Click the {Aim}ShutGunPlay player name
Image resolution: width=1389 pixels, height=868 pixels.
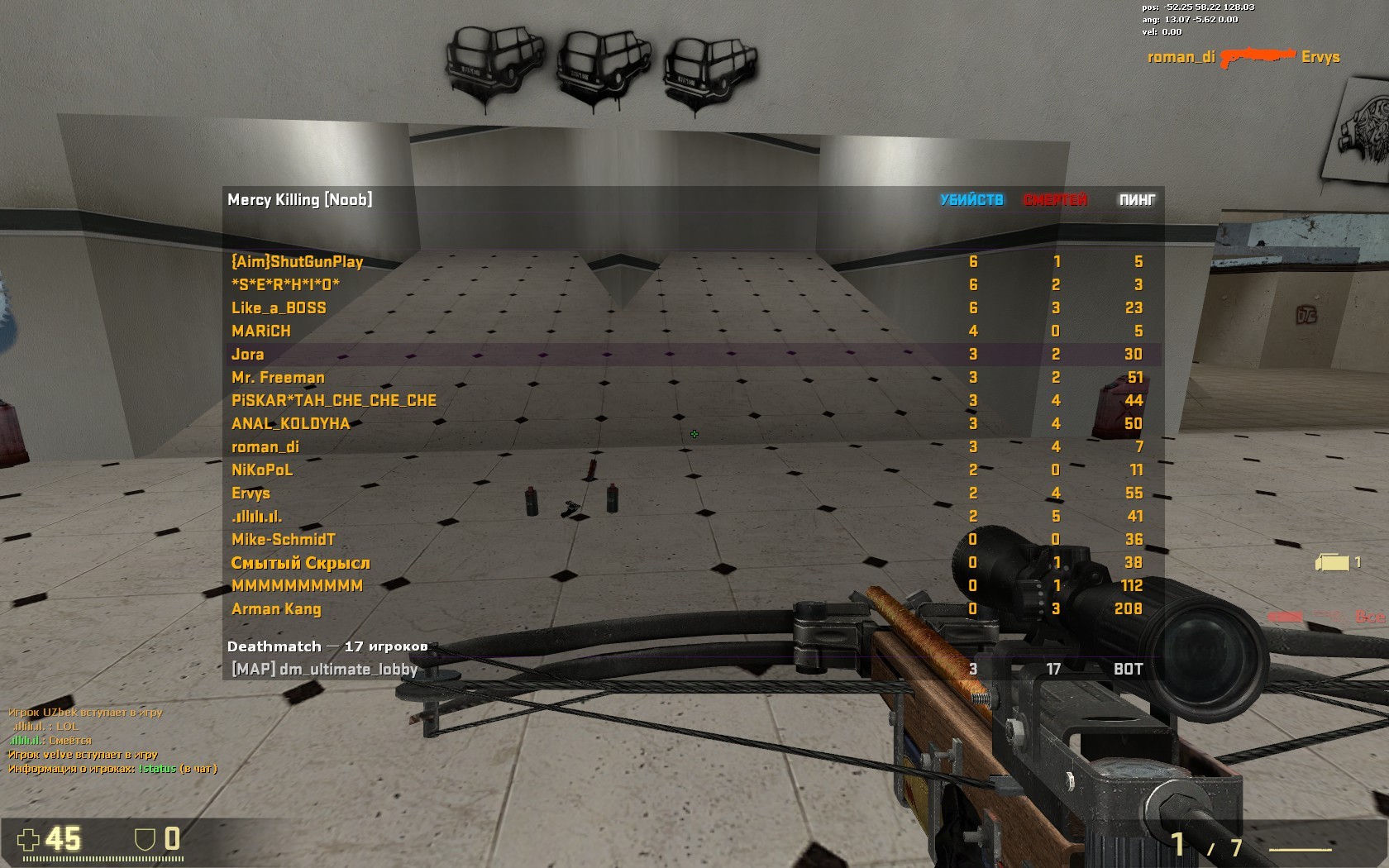pyautogui.click(x=298, y=261)
